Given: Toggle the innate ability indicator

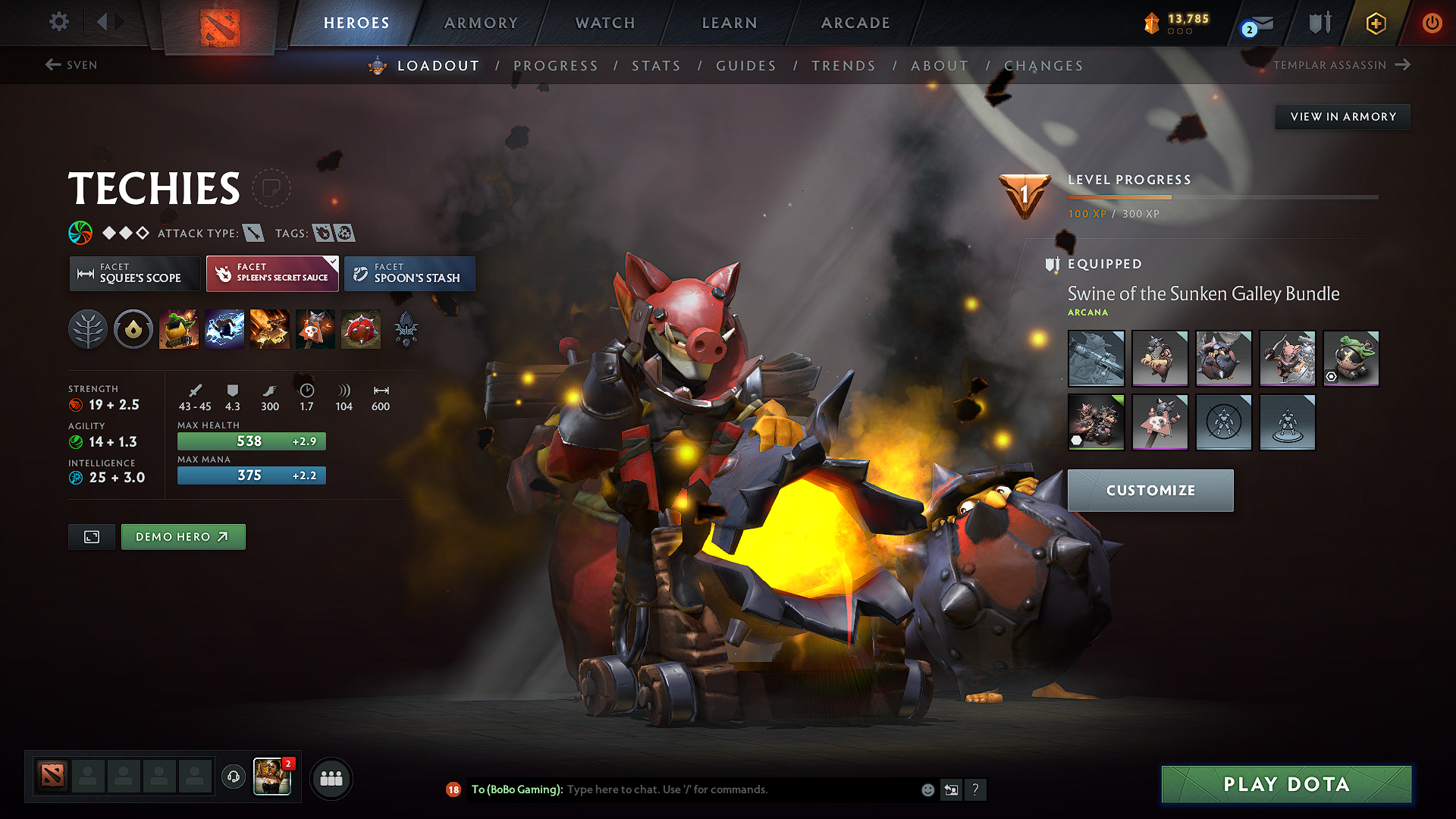Looking at the screenshot, I should pyautogui.click(x=133, y=328).
